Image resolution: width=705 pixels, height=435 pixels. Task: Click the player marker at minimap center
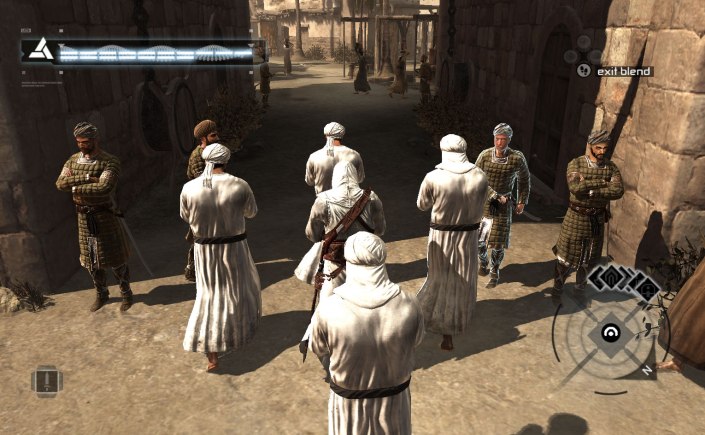click(x=609, y=332)
